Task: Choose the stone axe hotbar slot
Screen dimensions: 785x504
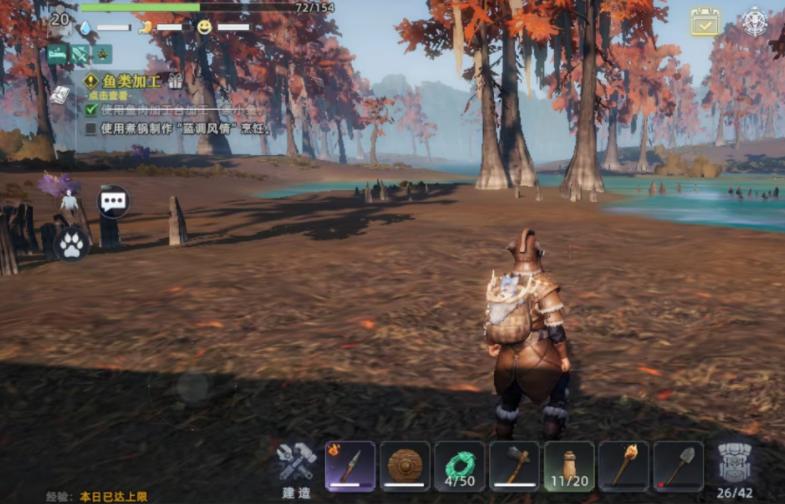Action: coord(514,466)
